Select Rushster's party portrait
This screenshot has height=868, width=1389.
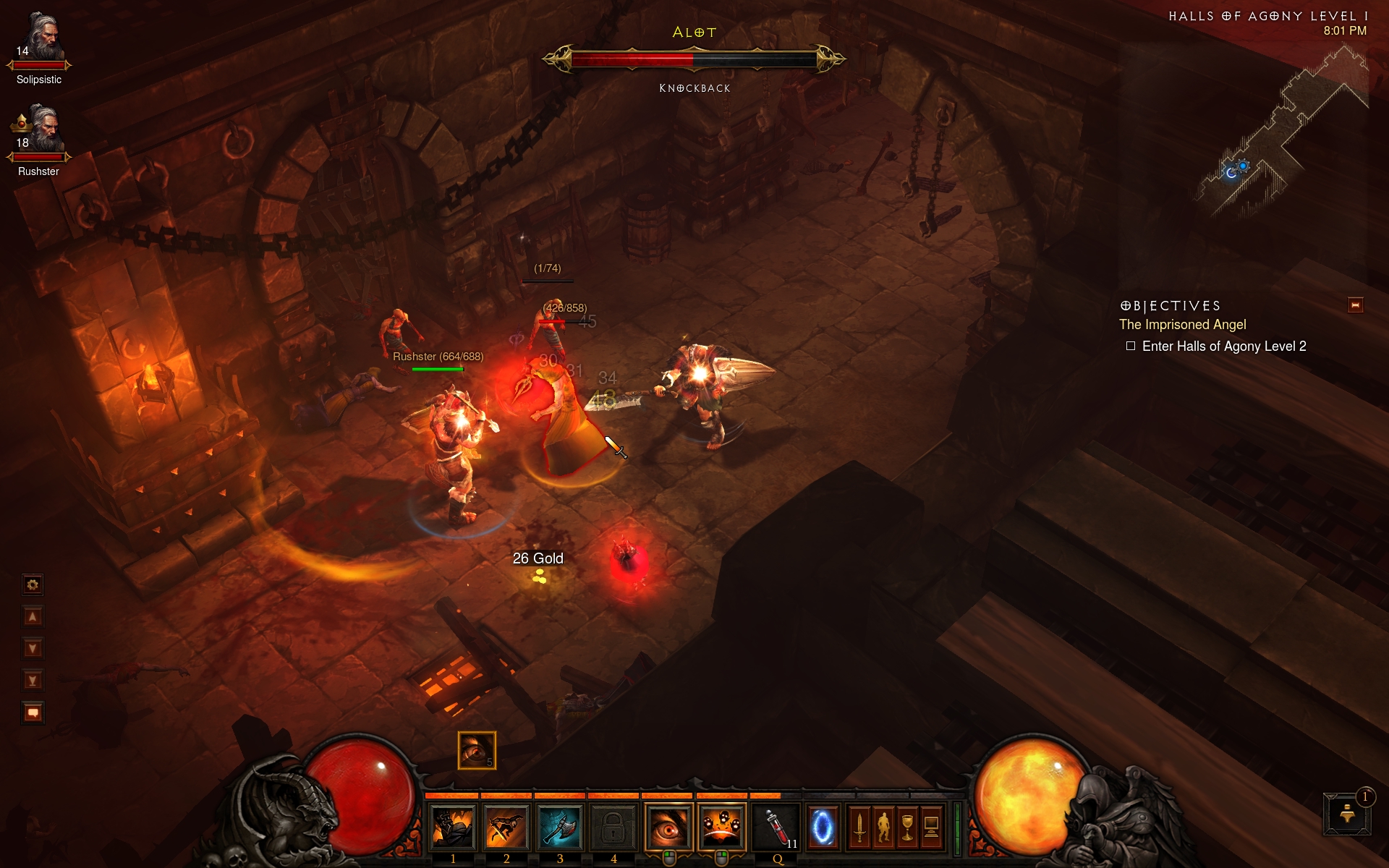point(41,132)
